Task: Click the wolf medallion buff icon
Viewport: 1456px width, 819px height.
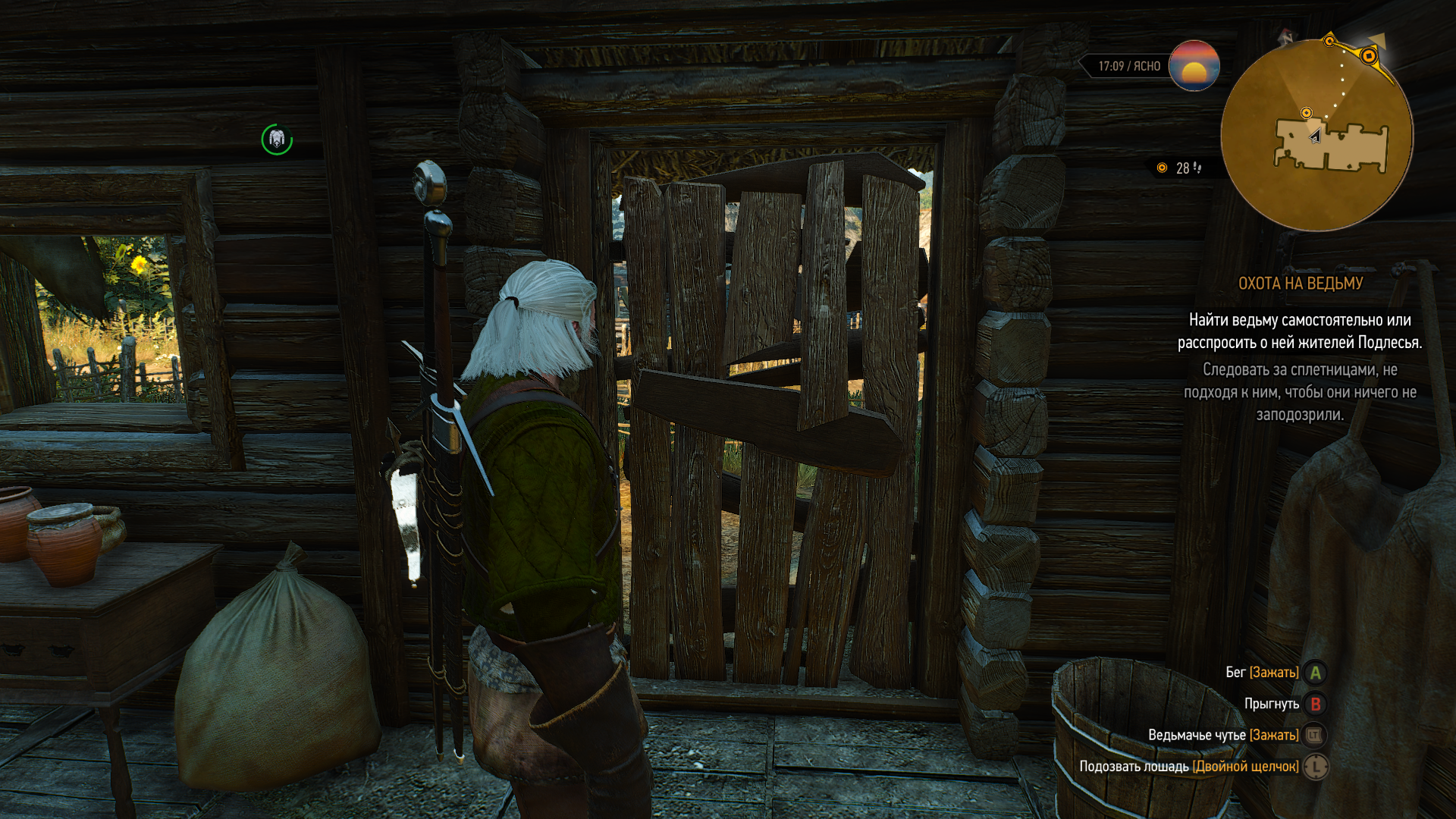Action: point(277,140)
